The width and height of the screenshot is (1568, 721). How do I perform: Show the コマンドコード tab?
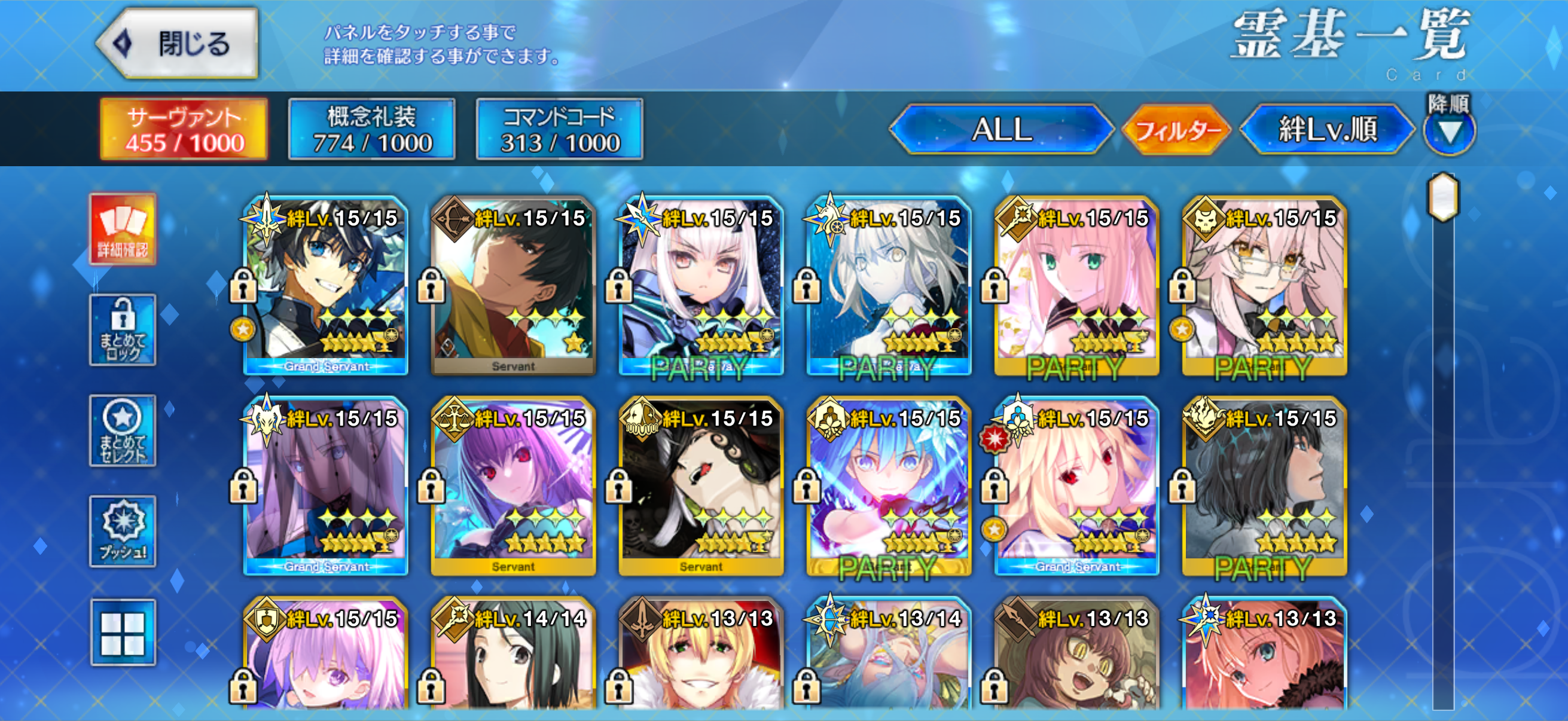(x=559, y=129)
